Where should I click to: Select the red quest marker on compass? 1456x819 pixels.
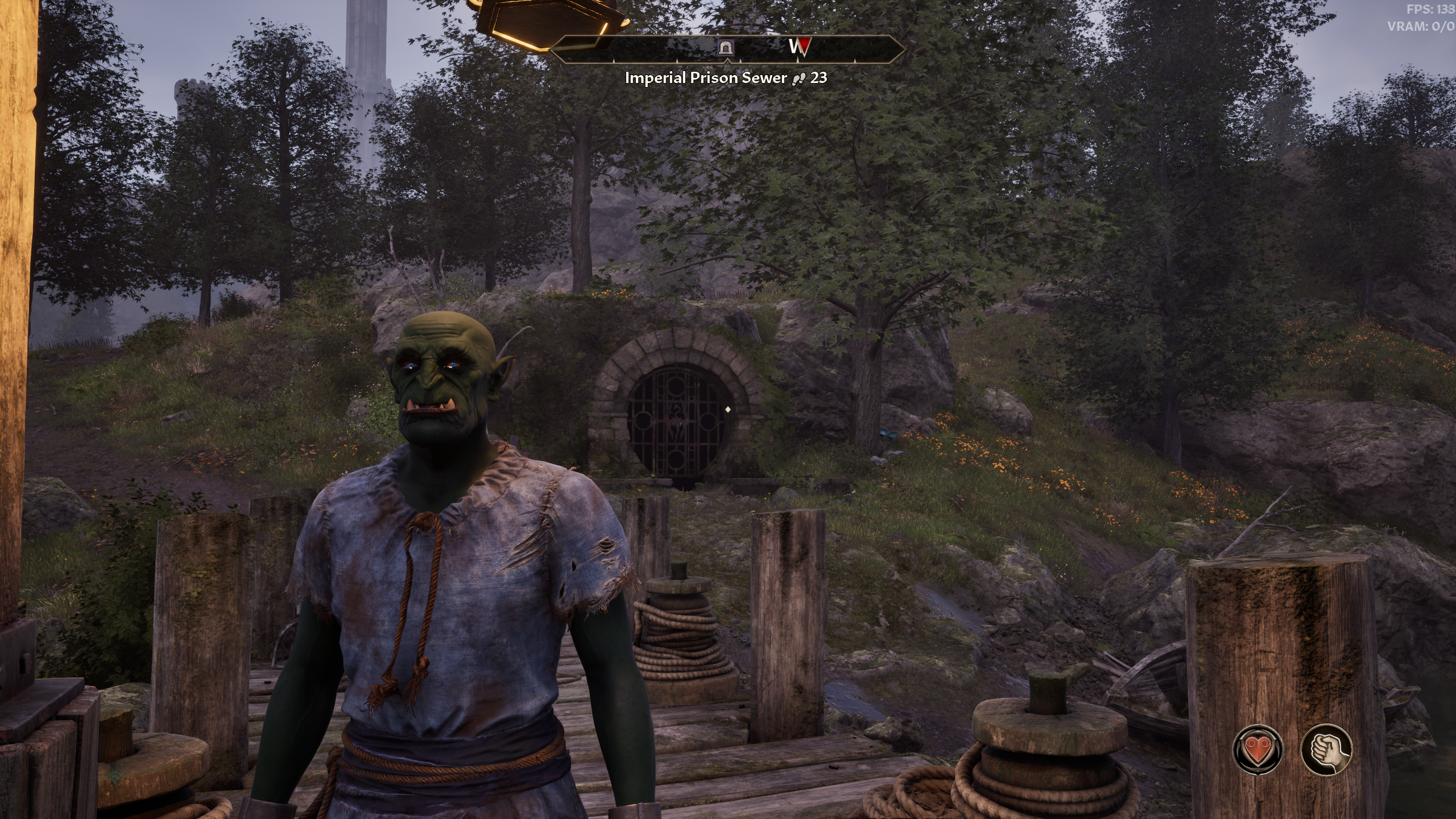point(802,48)
